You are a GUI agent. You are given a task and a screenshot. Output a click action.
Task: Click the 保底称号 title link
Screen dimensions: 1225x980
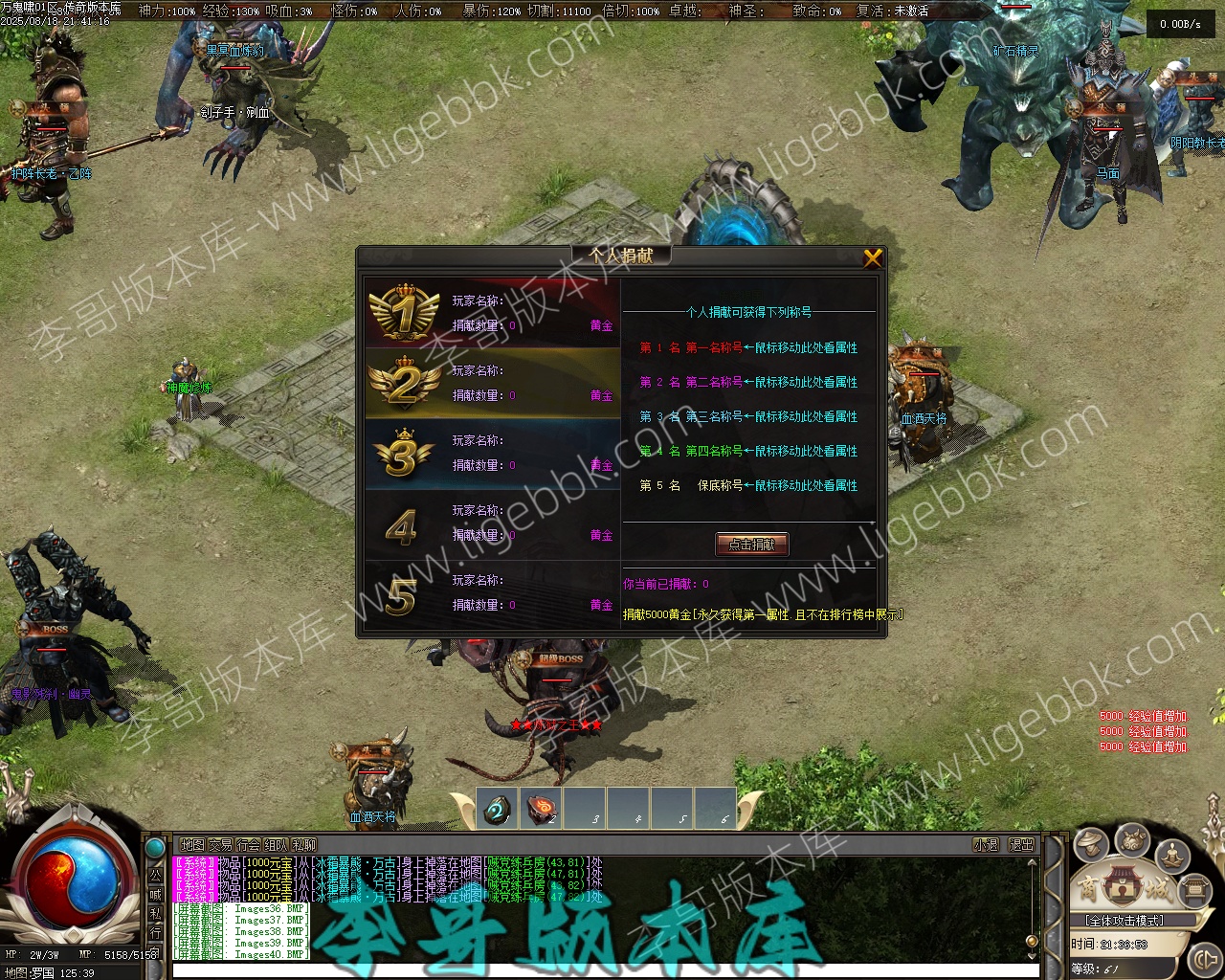click(720, 485)
